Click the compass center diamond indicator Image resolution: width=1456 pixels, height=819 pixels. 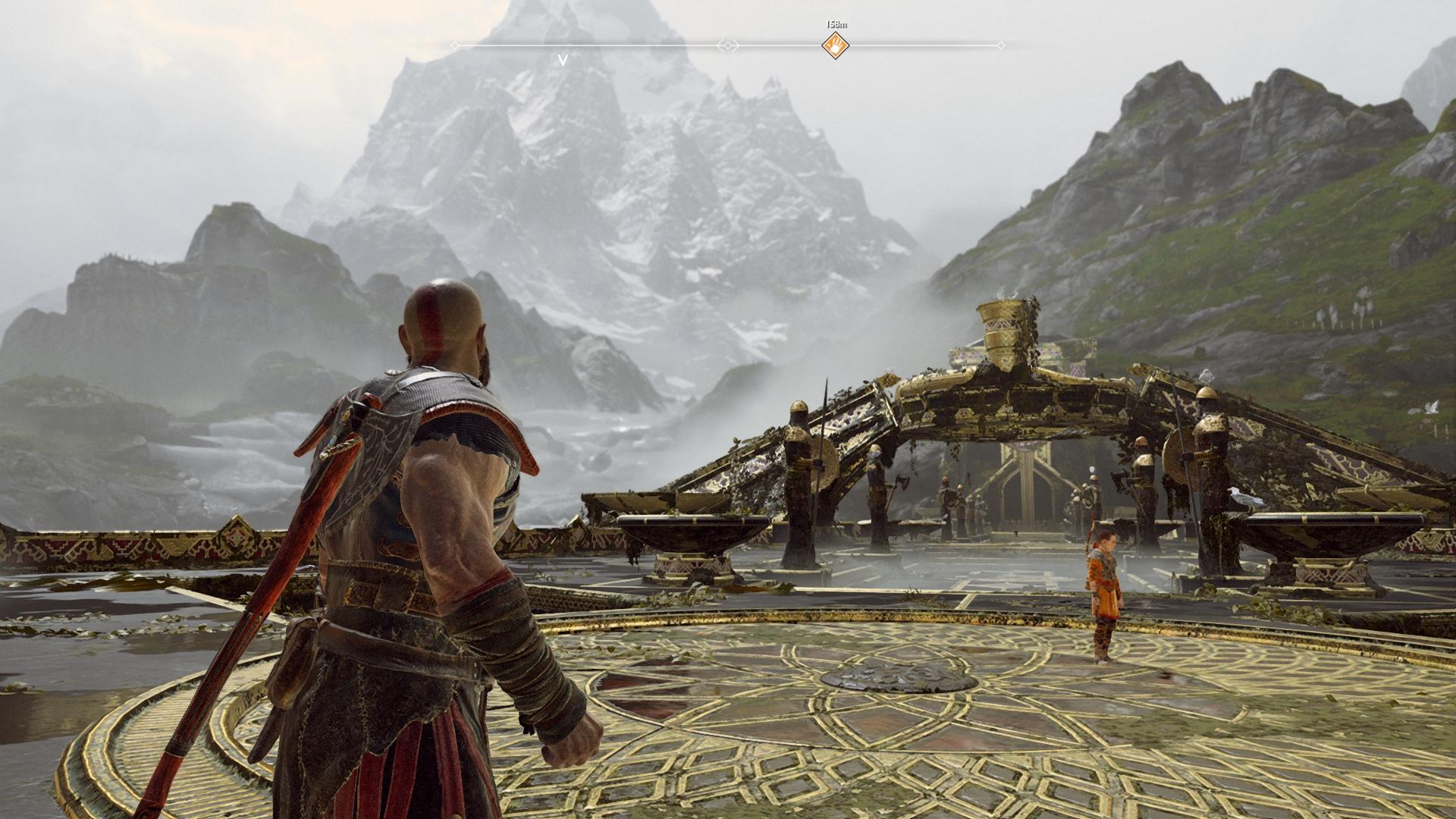click(x=728, y=45)
